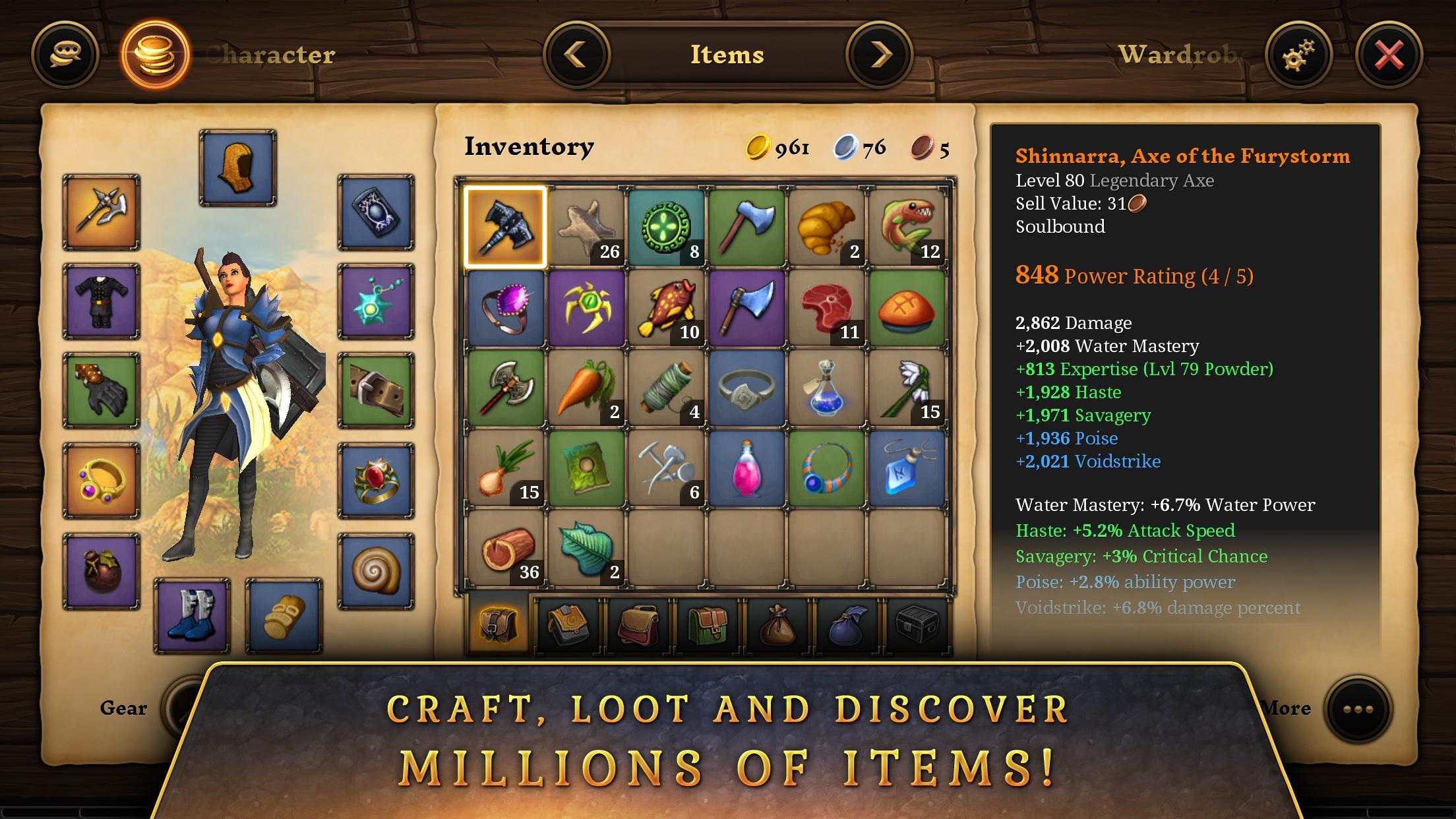Go to the previous page with left arrow

coord(576,55)
